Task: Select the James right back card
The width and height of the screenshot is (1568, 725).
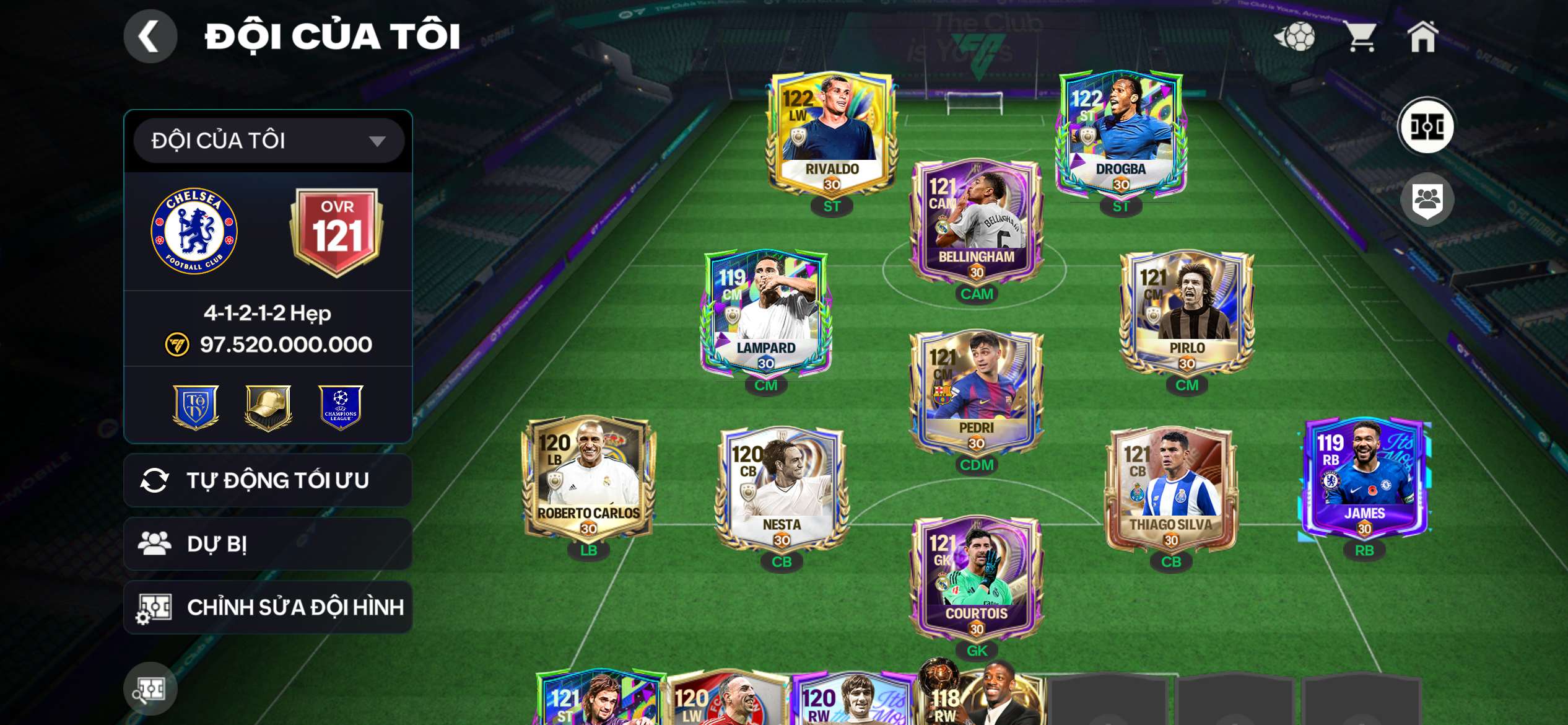Action: point(1364,478)
